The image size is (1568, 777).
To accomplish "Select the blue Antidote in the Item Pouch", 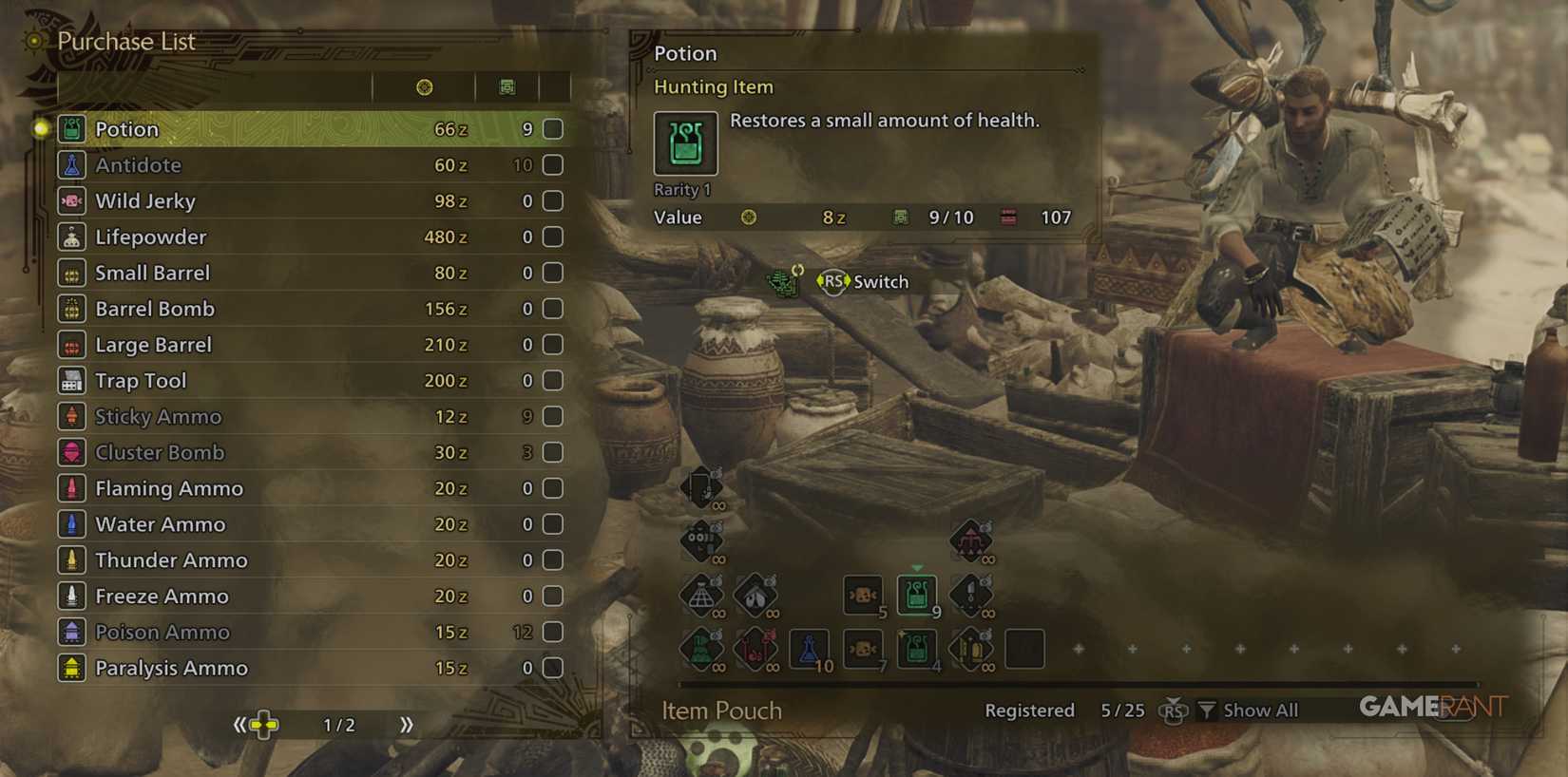I will coord(810,650).
